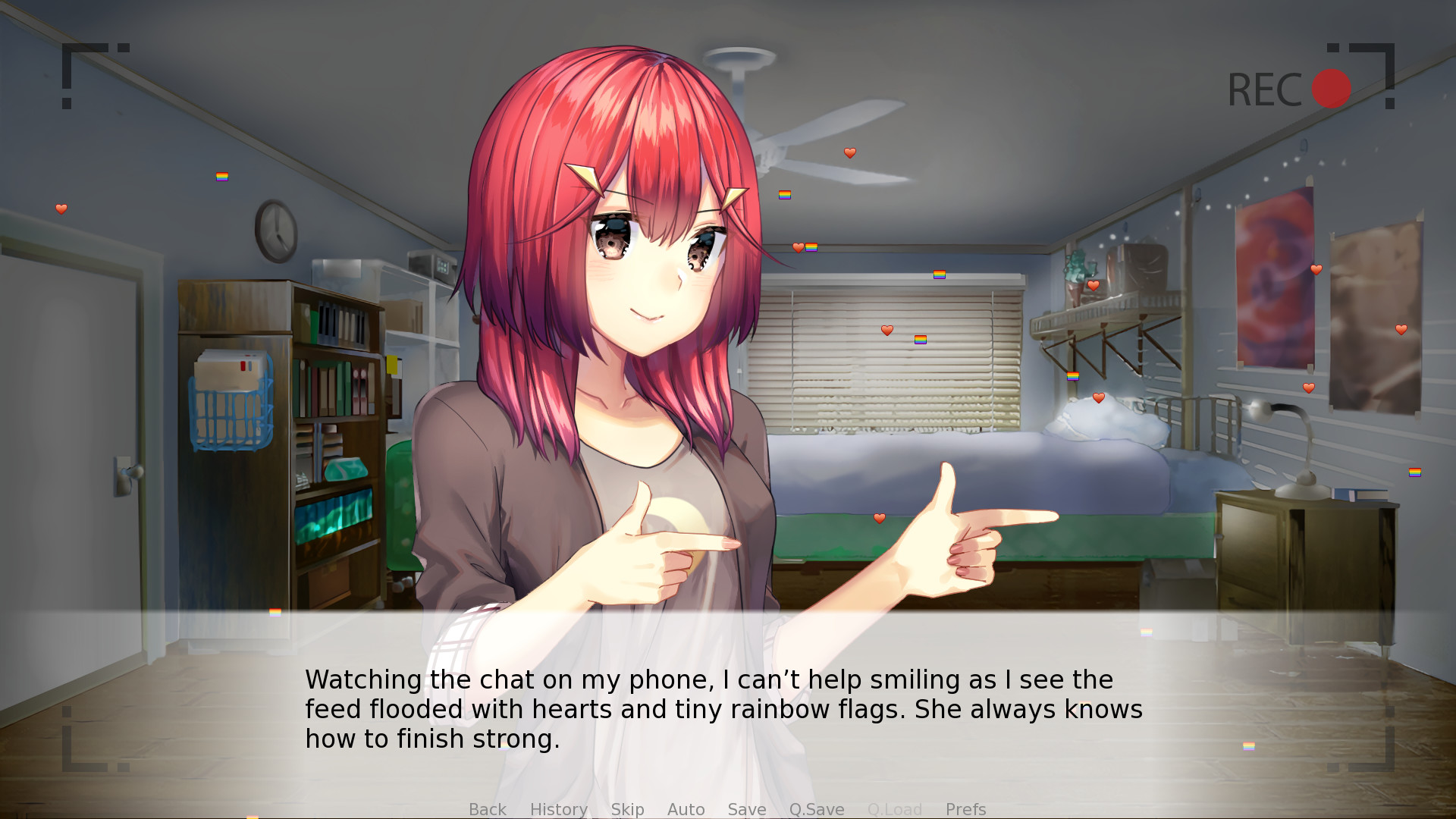Image resolution: width=1456 pixels, height=819 pixels.
Task: Toggle Skip mode
Action: [627, 809]
